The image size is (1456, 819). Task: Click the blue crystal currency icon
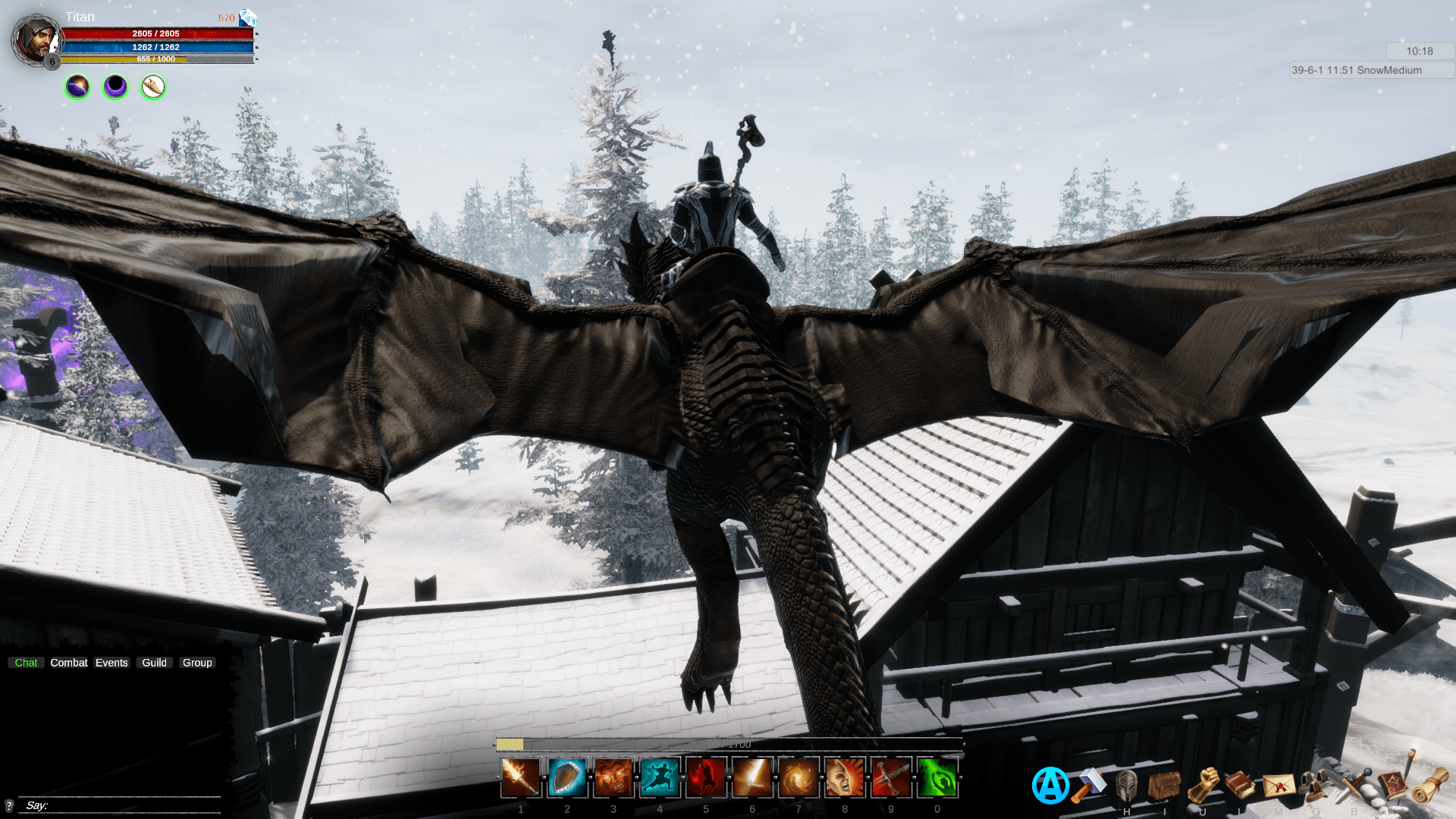coord(247,17)
